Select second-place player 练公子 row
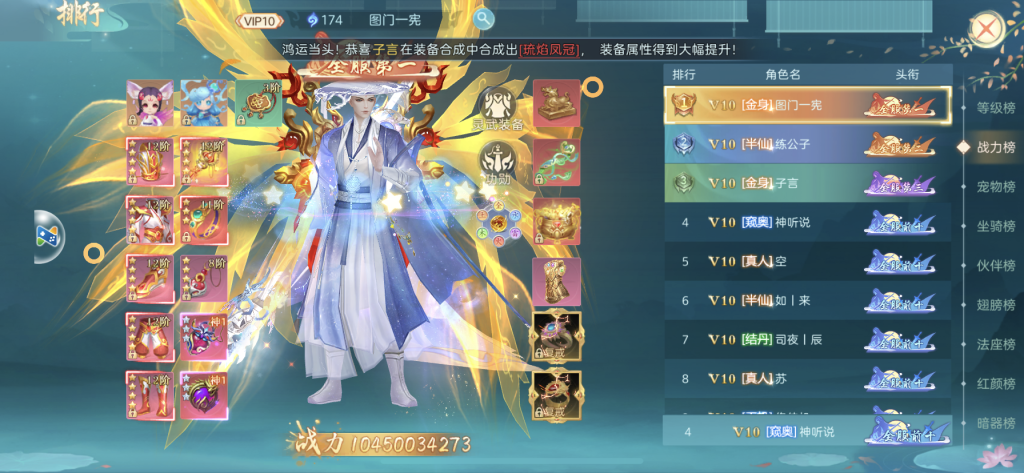This screenshot has height=473, width=1024. (806, 144)
